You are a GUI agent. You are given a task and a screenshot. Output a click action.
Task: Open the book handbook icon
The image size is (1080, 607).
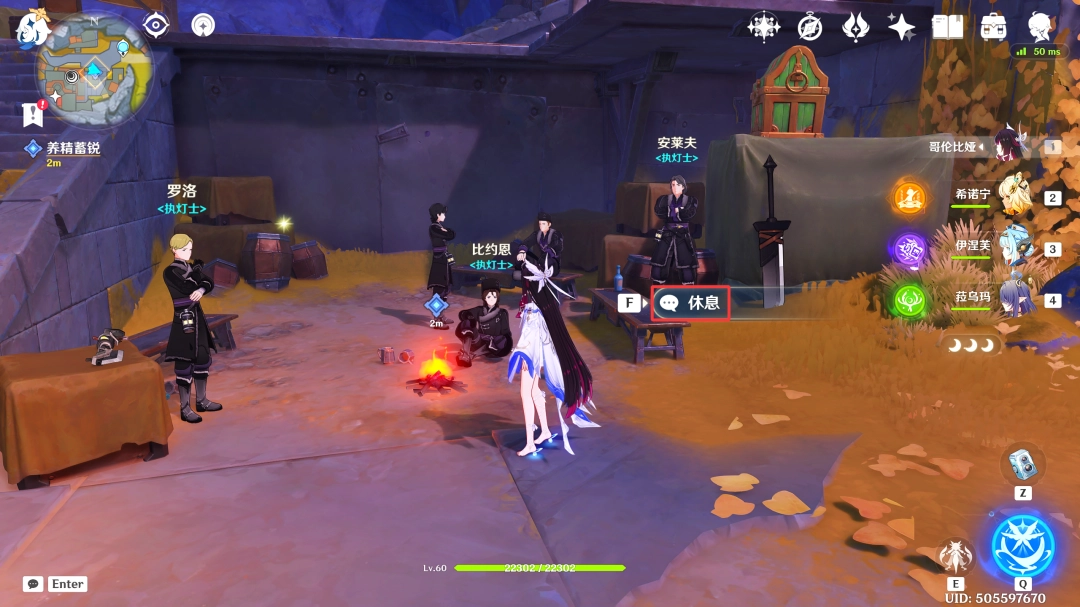(947, 27)
